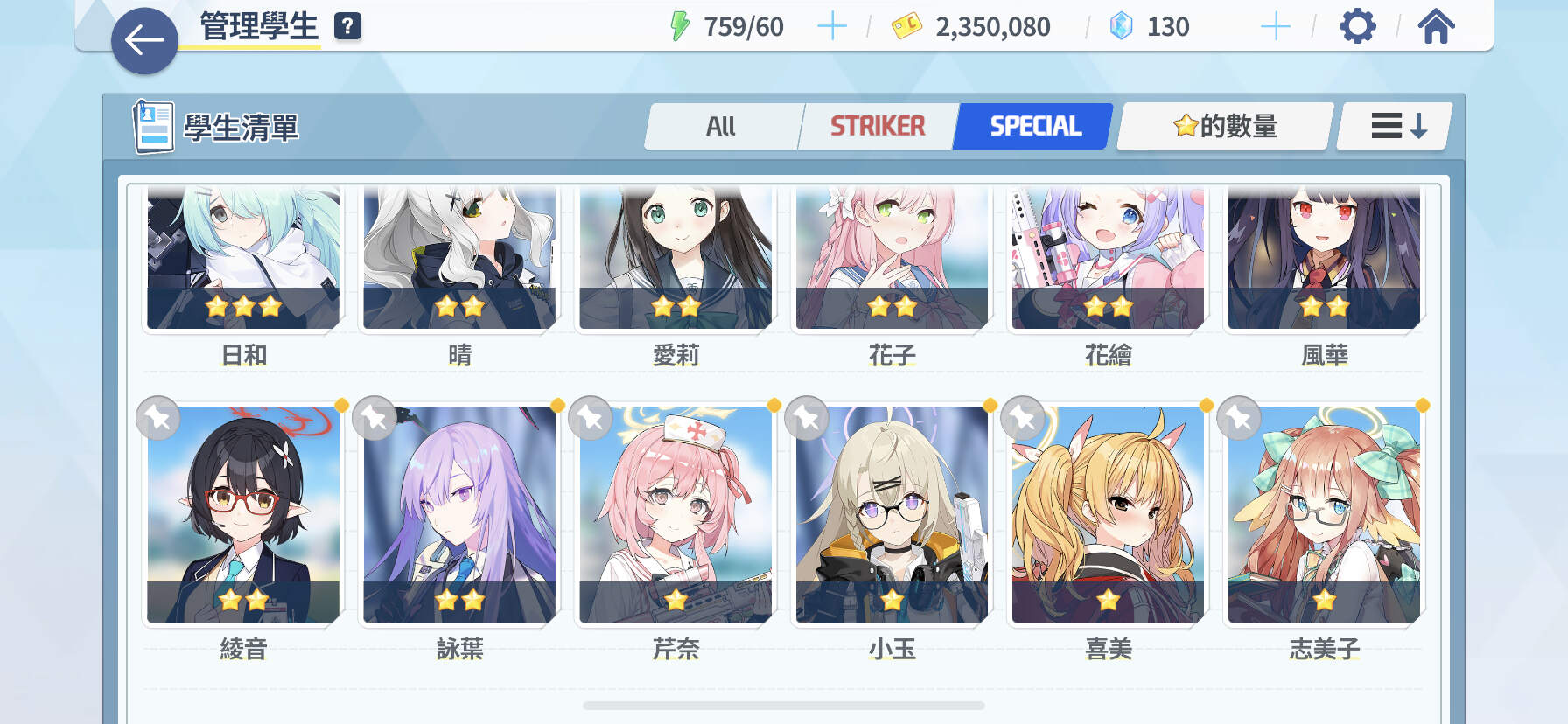Image resolution: width=1568 pixels, height=724 pixels.
Task: Click the back arrow to leave 管理學生
Action: click(144, 39)
